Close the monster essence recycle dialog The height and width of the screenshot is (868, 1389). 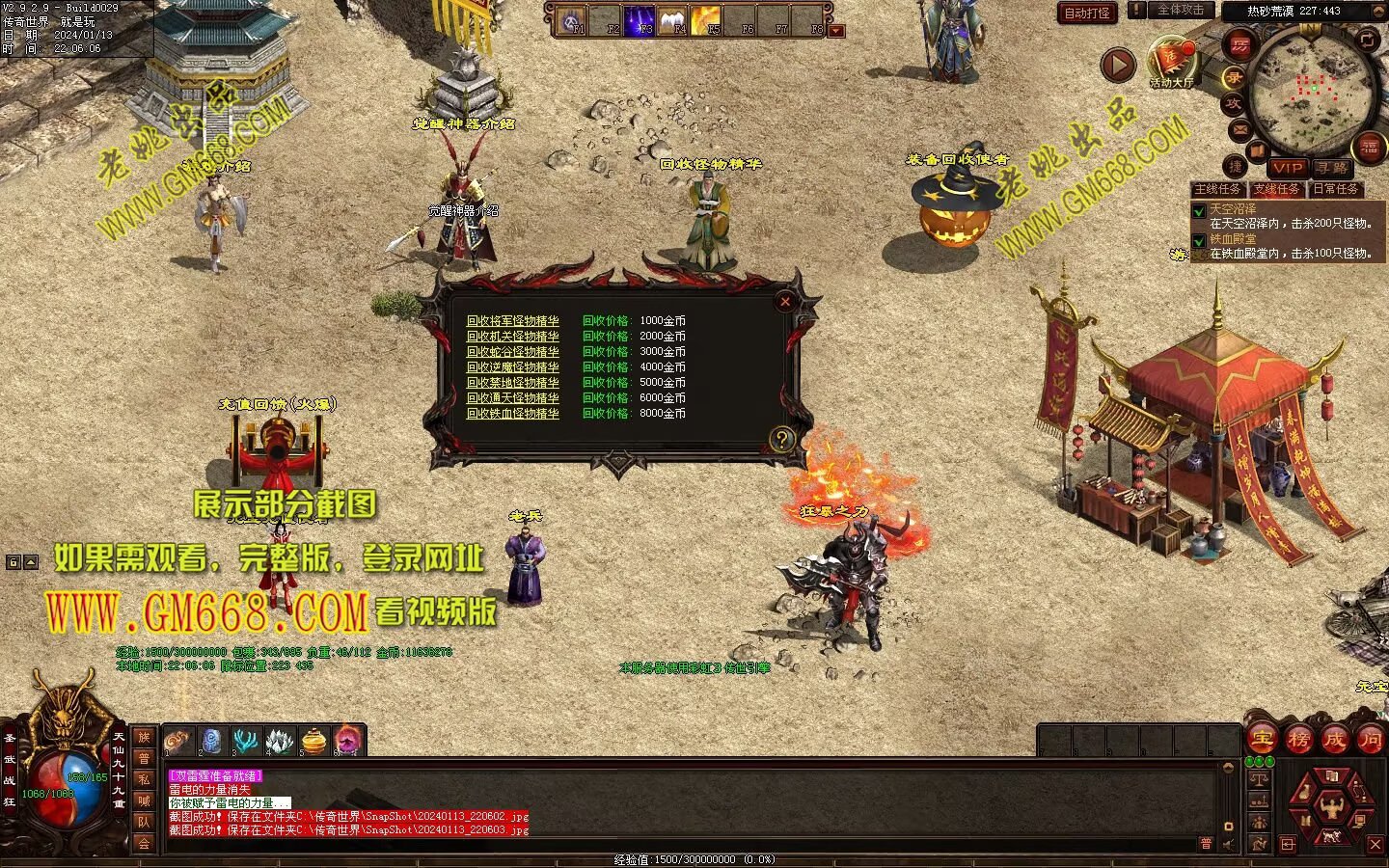pyautogui.click(x=785, y=301)
